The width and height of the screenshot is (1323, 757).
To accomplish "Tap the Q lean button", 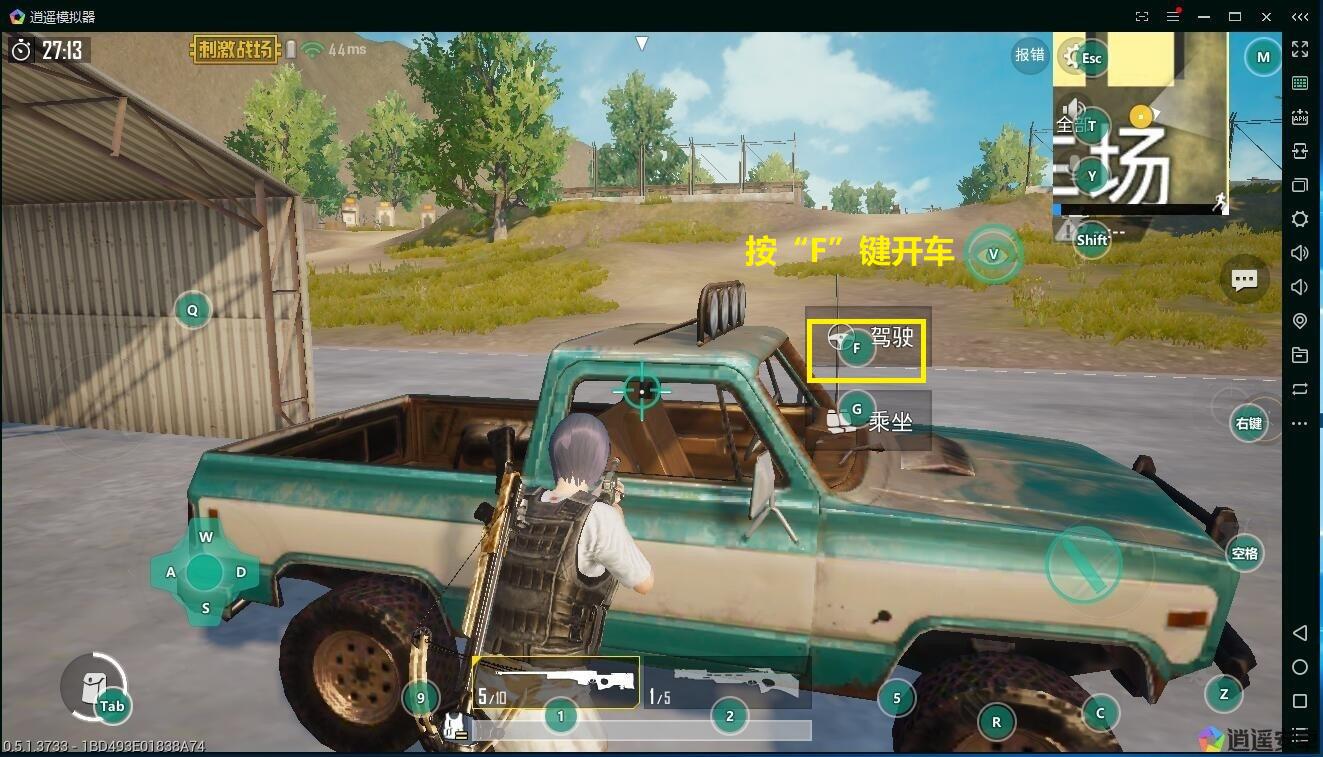I will click(192, 310).
